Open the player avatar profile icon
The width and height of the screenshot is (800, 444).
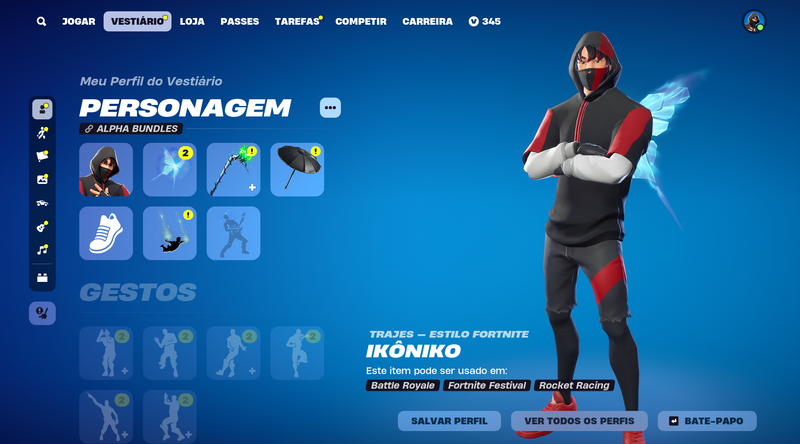[x=754, y=21]
